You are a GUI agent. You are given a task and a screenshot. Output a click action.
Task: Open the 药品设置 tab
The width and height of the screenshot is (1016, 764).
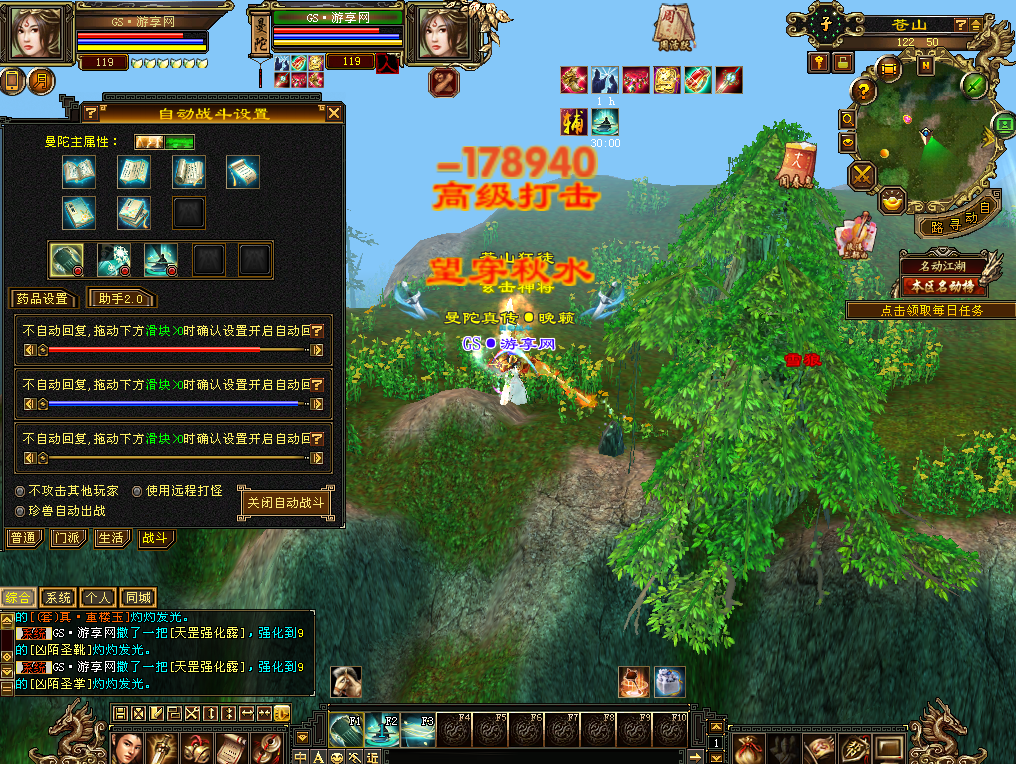click(x=41, y=298)
